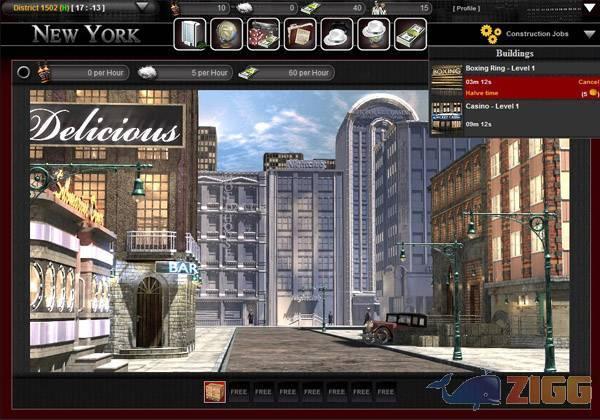Image resolution: width=600 pixels, height=420 pixels.
Task: Open the brown ledger book icon
Action: click(x=299, y=34)
